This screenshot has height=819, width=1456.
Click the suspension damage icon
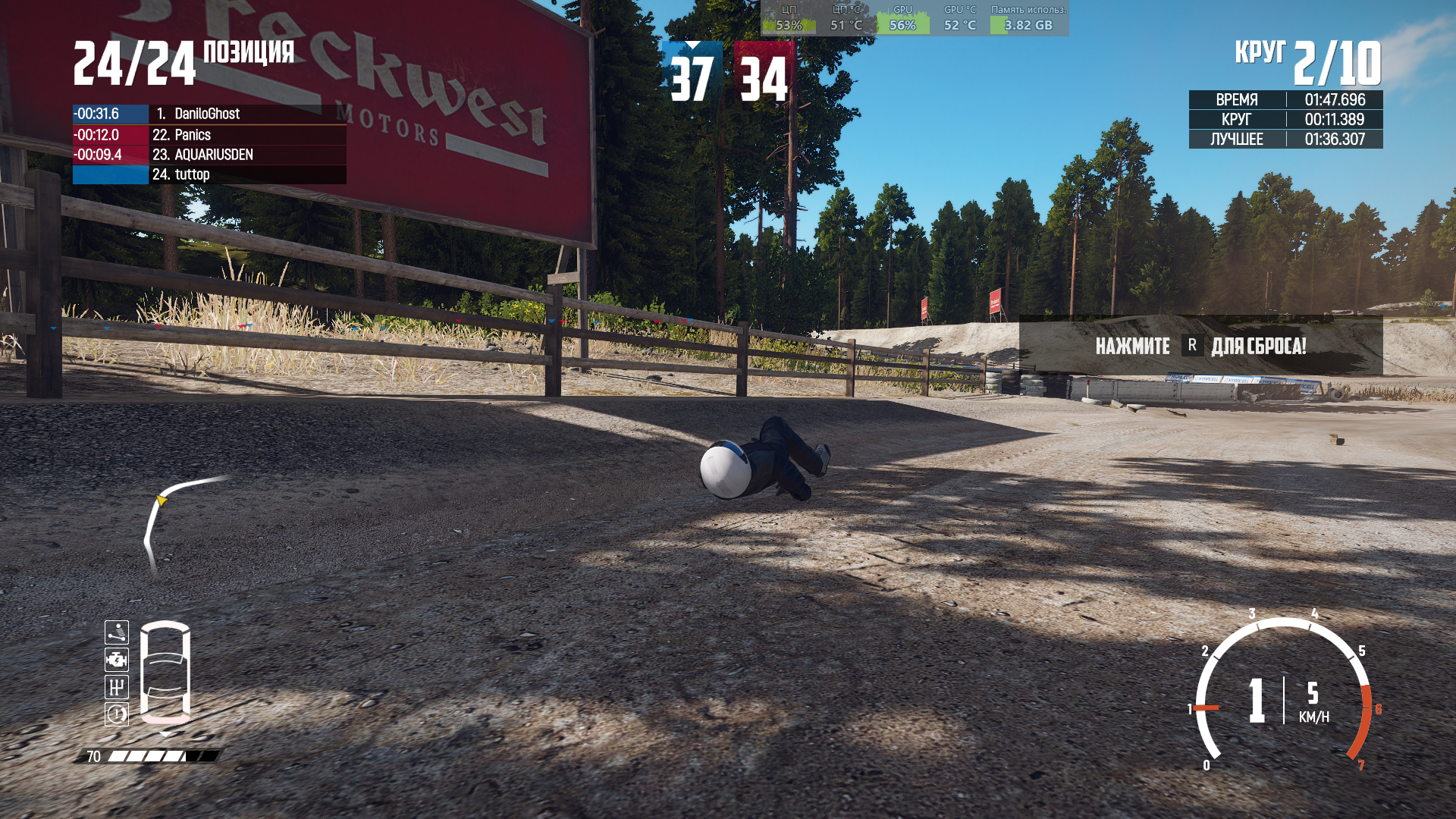click(x=117, y=632)
